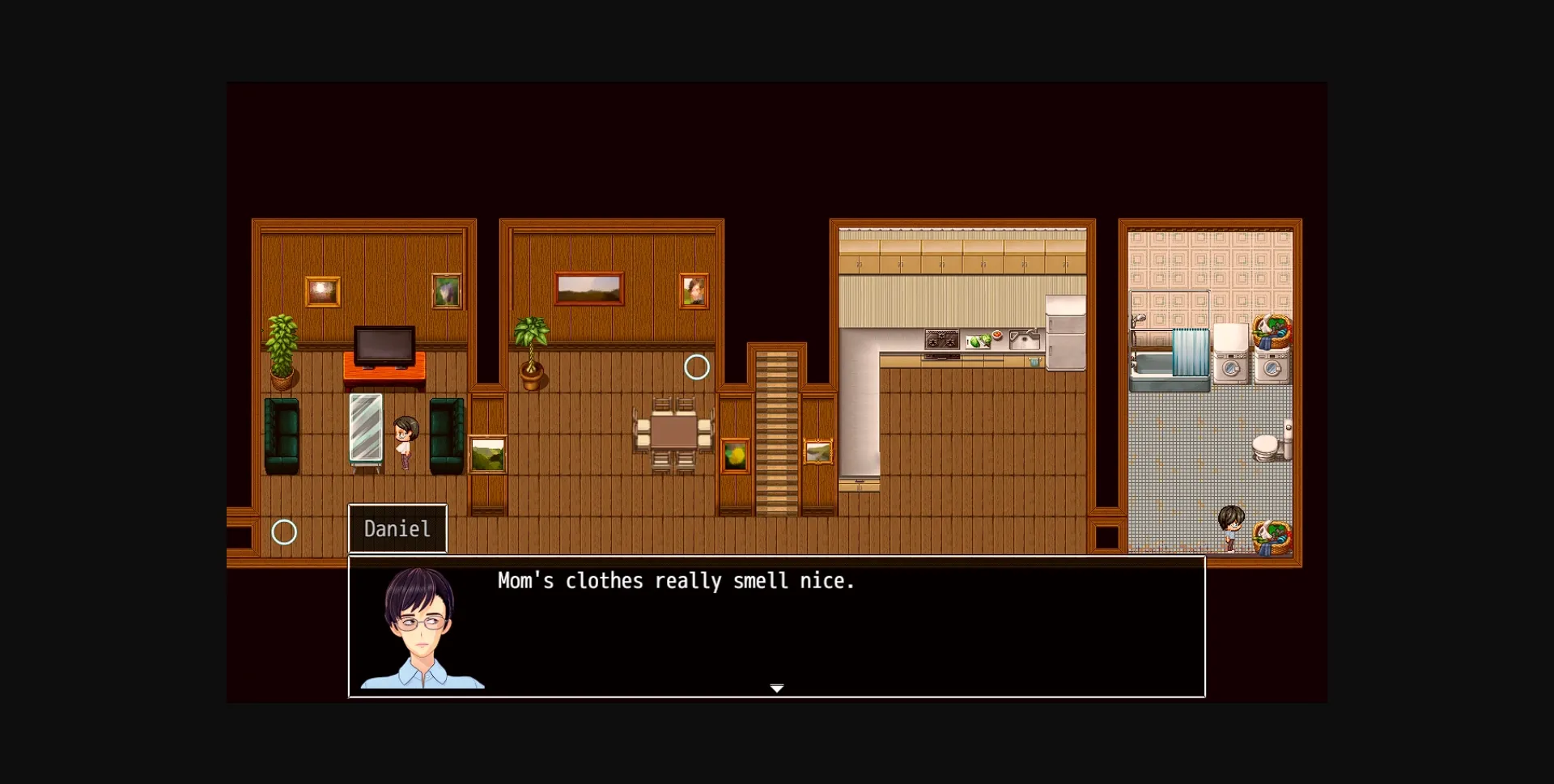The width and height of the screenshot is (1554, 784).
Task: Select the standing mirror in the living room
Action: point(366,431)
